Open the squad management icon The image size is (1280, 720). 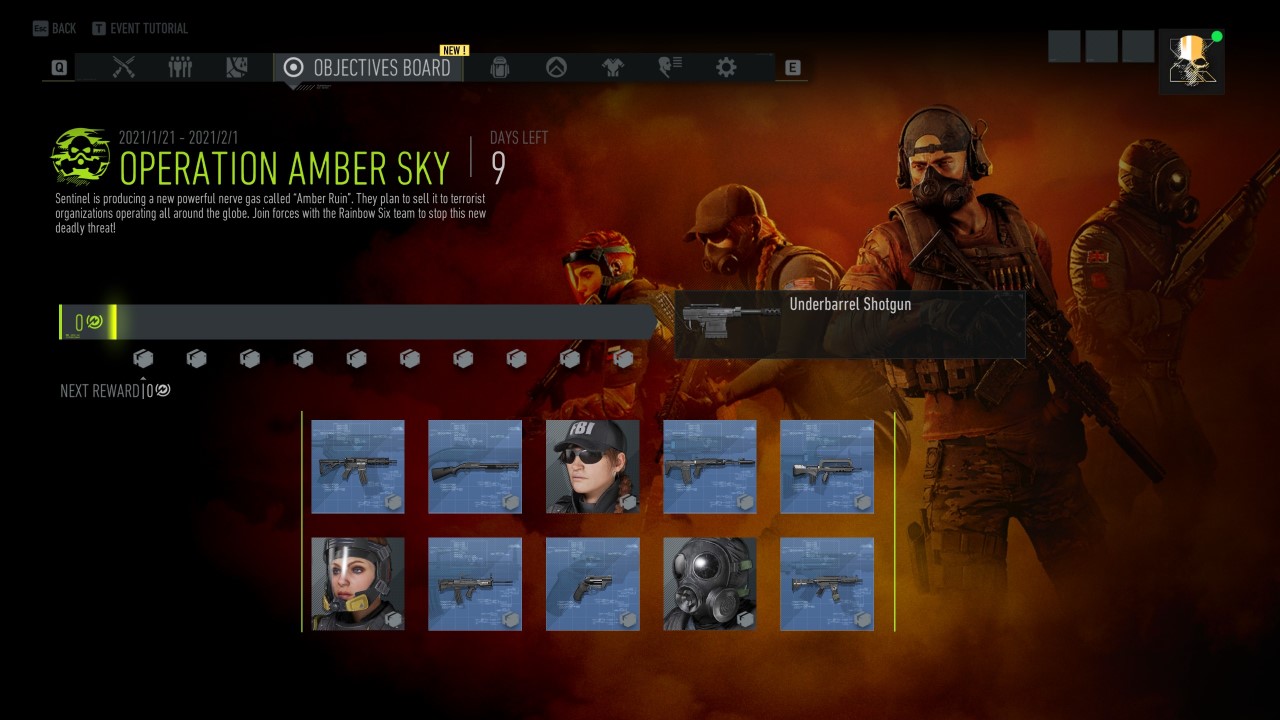pyautogui.click(x=179, y=68)
